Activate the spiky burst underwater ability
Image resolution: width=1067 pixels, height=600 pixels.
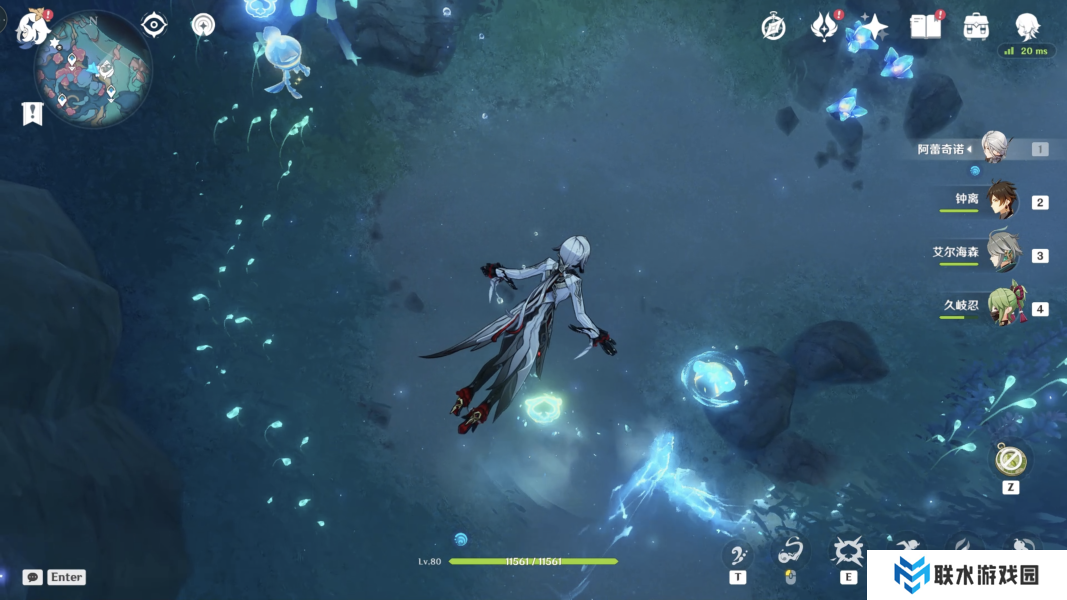click(x=848, y=552)
